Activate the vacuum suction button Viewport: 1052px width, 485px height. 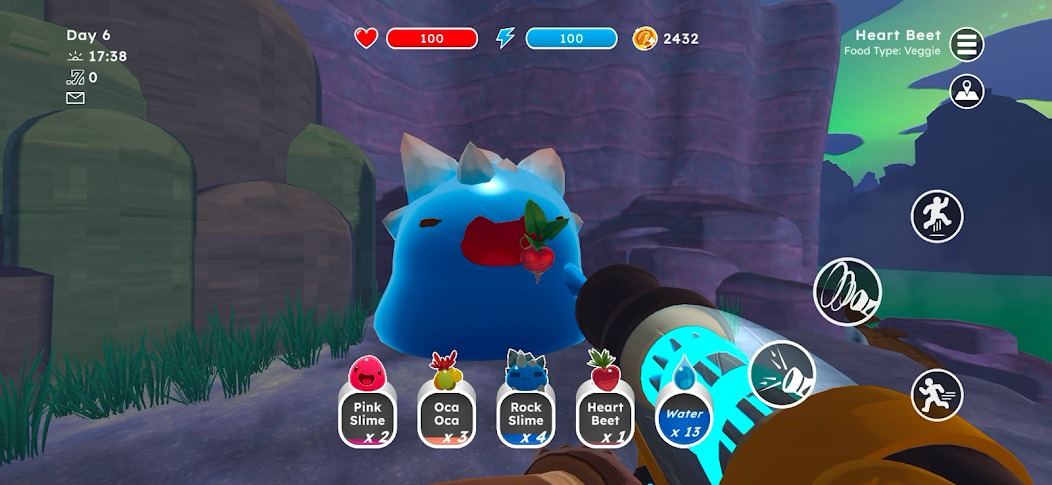(x=847, y=291)
